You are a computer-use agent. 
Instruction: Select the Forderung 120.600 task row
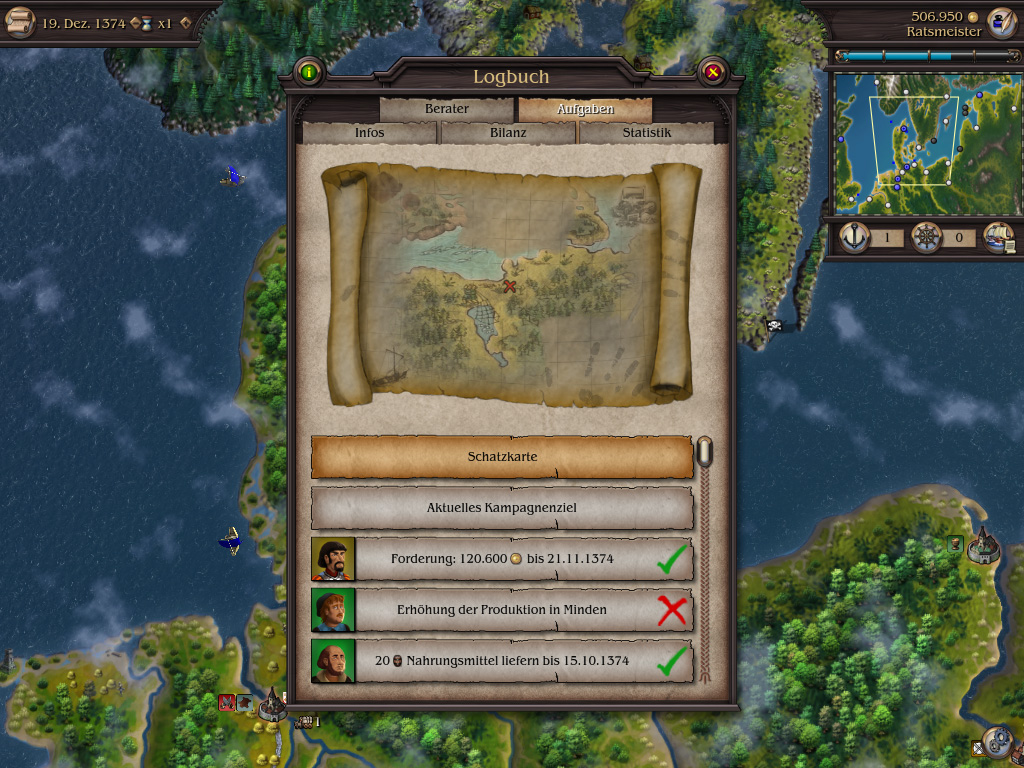[502, 559]
